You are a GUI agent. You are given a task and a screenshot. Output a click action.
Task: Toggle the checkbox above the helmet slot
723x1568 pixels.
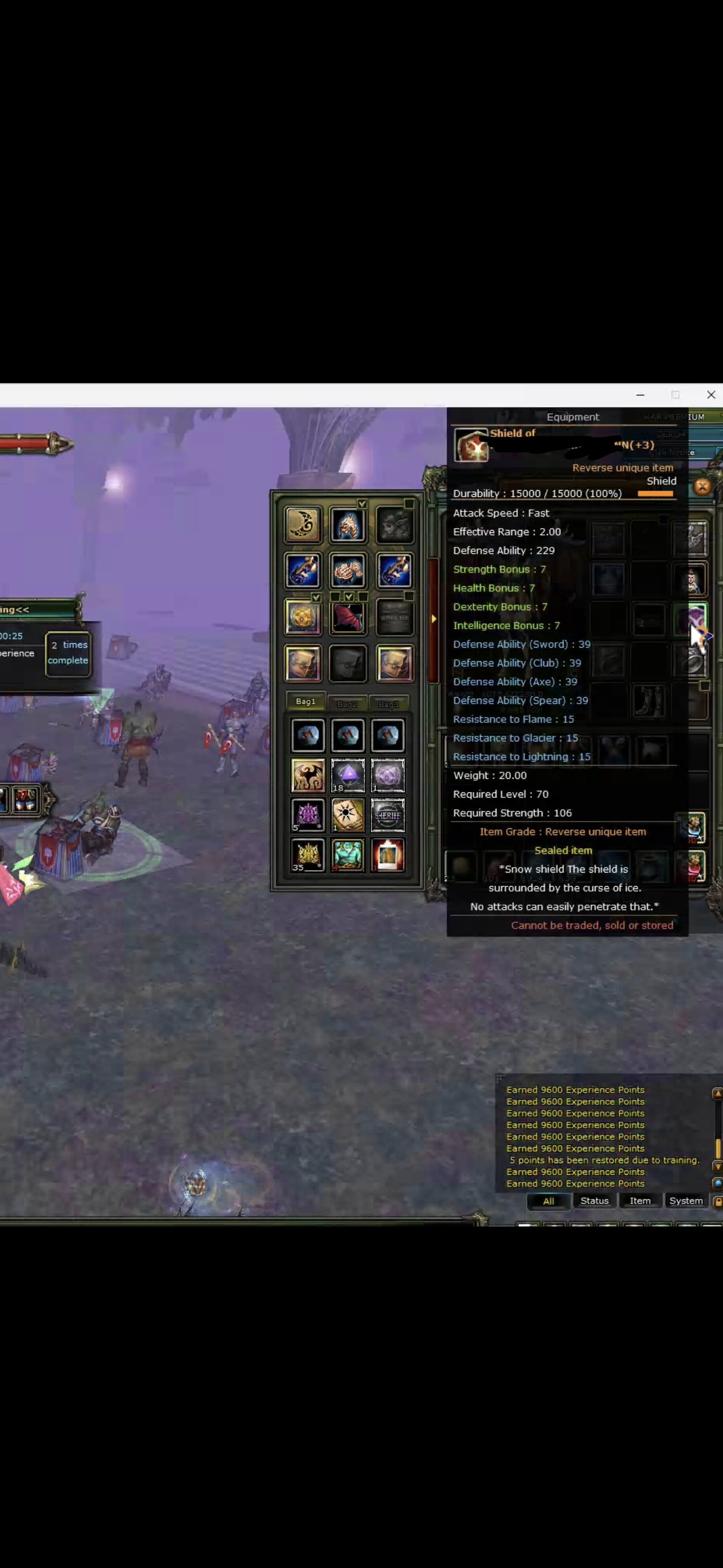click(x=363, y=504)
